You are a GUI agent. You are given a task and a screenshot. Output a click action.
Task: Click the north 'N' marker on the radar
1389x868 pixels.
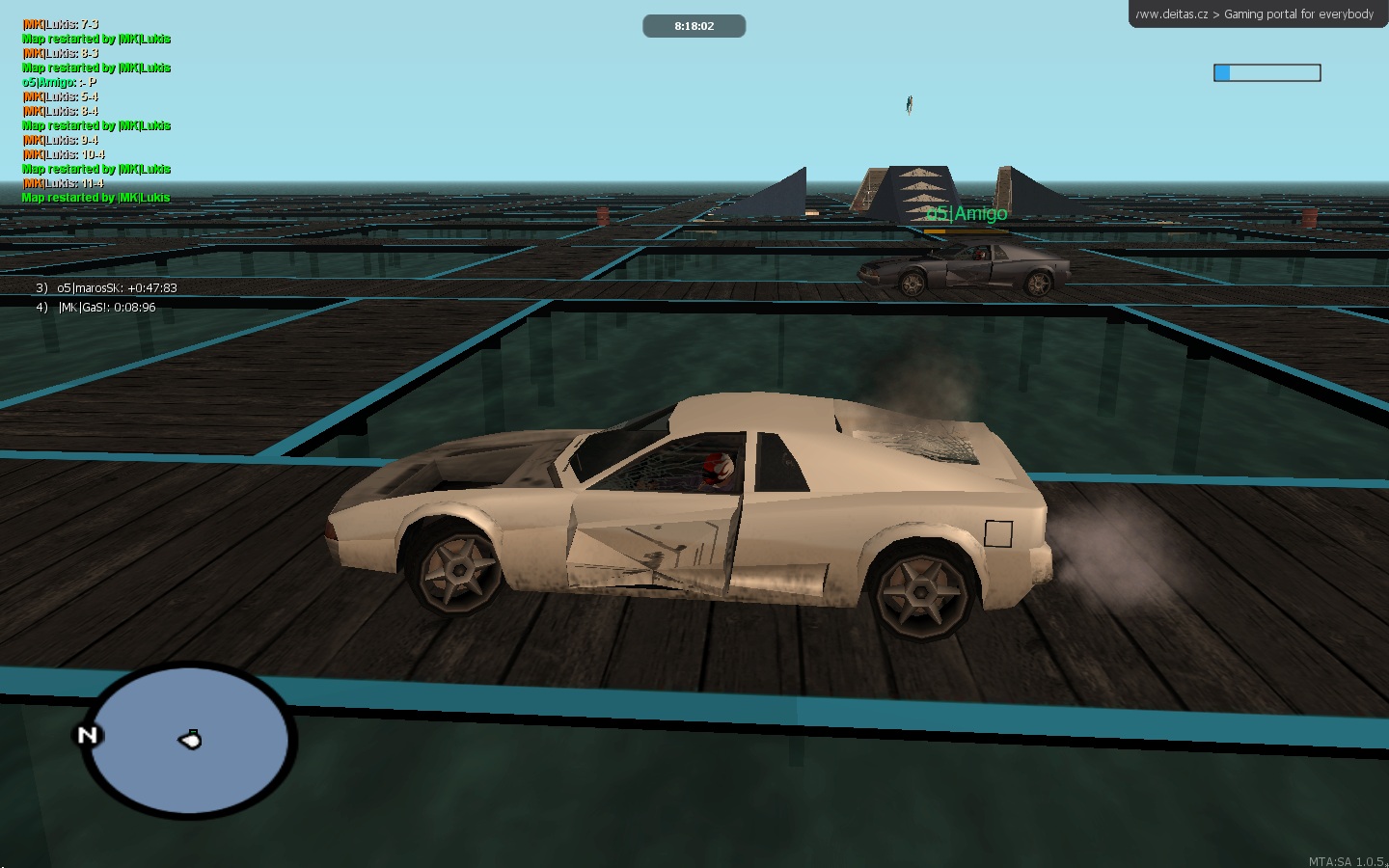point(87,736)
